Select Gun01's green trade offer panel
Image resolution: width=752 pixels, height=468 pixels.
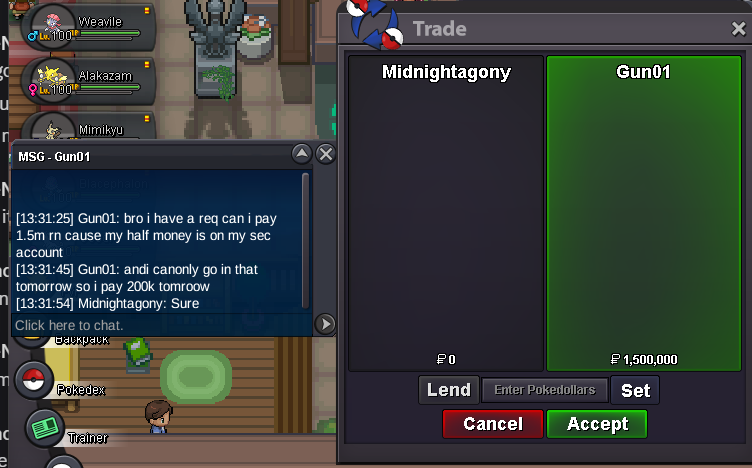coord(643,212)
